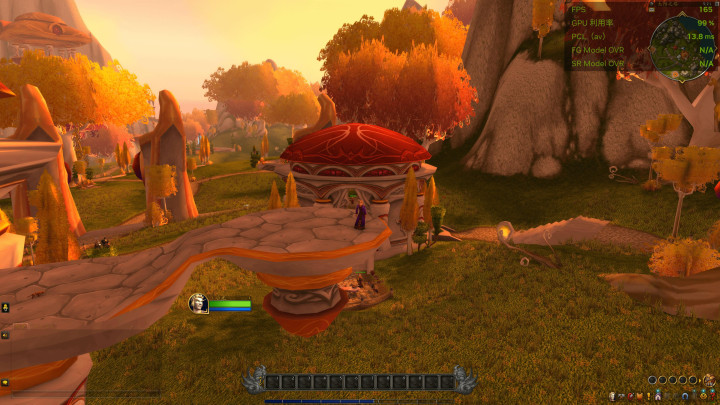Open the blue horseshoe collections button
Screen dimensions: 720x405
685,396
